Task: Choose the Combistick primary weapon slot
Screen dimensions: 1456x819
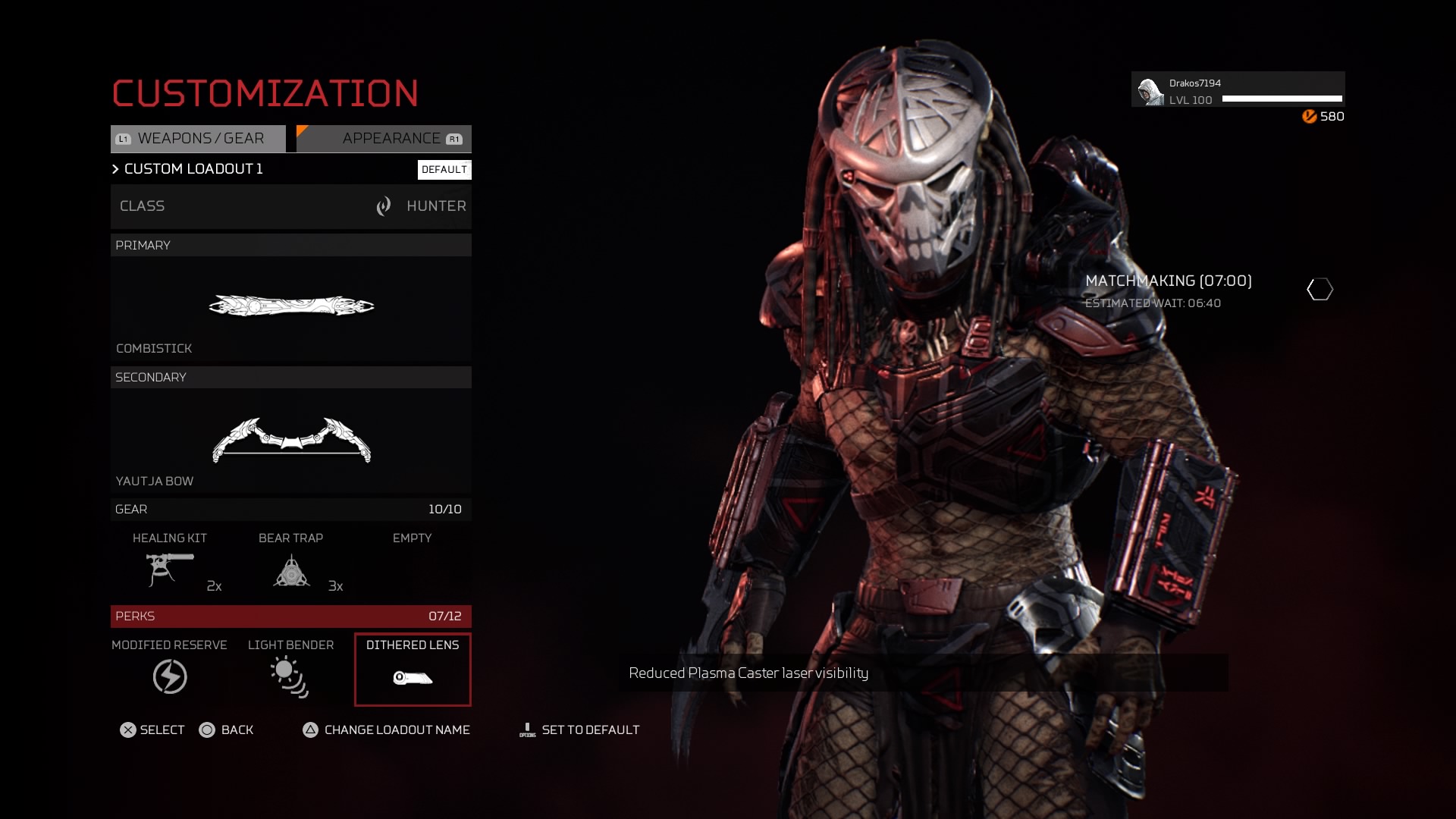Action: (290, 307)
